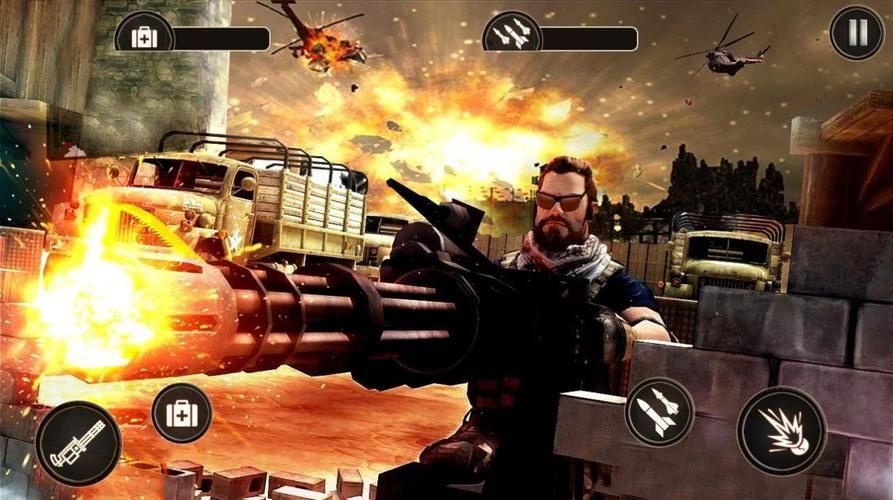Use the medkit button

coord(182,413)
